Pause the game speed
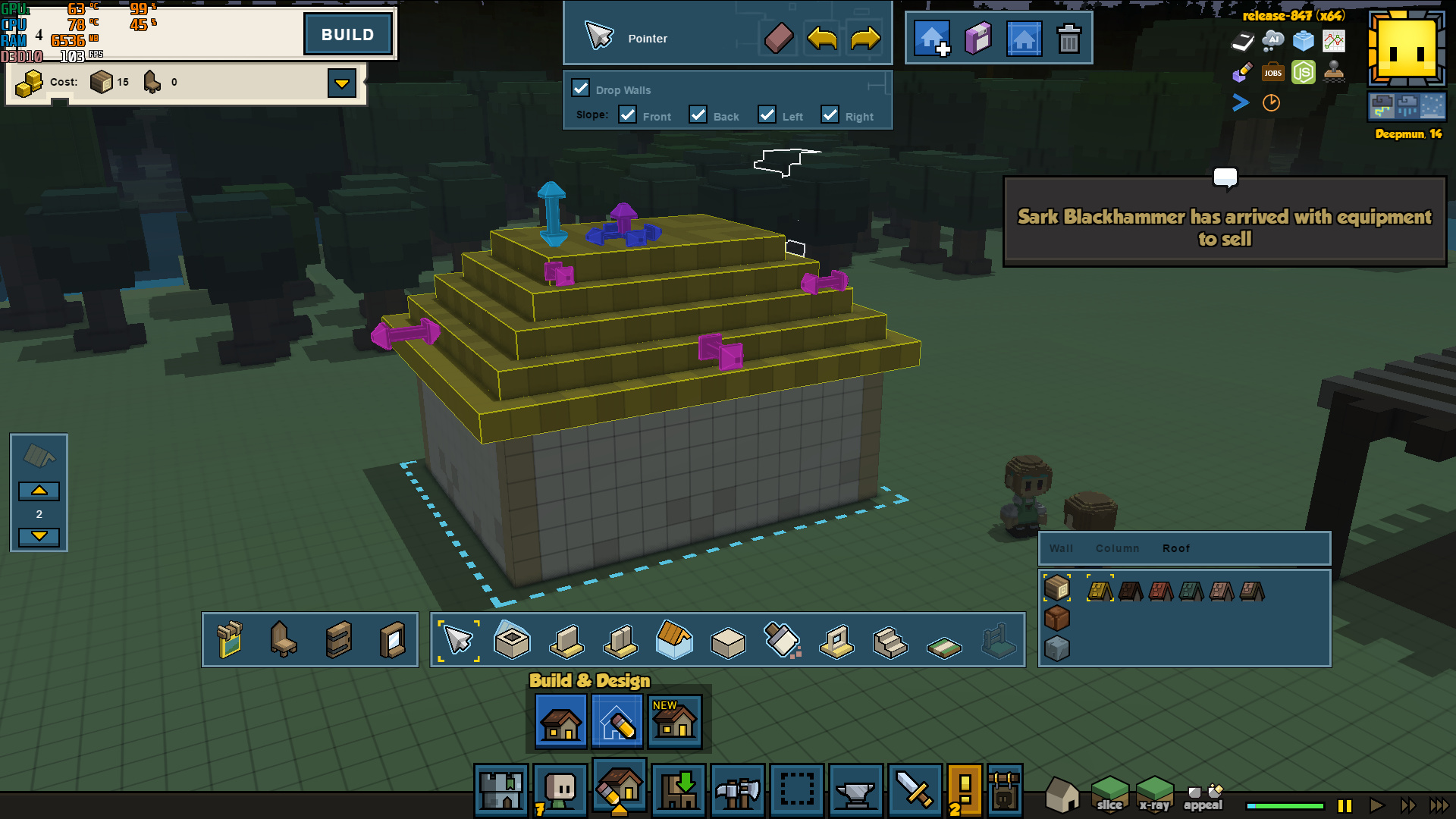The height and width of the screenshot is (819, 1456). (1345, 805)
